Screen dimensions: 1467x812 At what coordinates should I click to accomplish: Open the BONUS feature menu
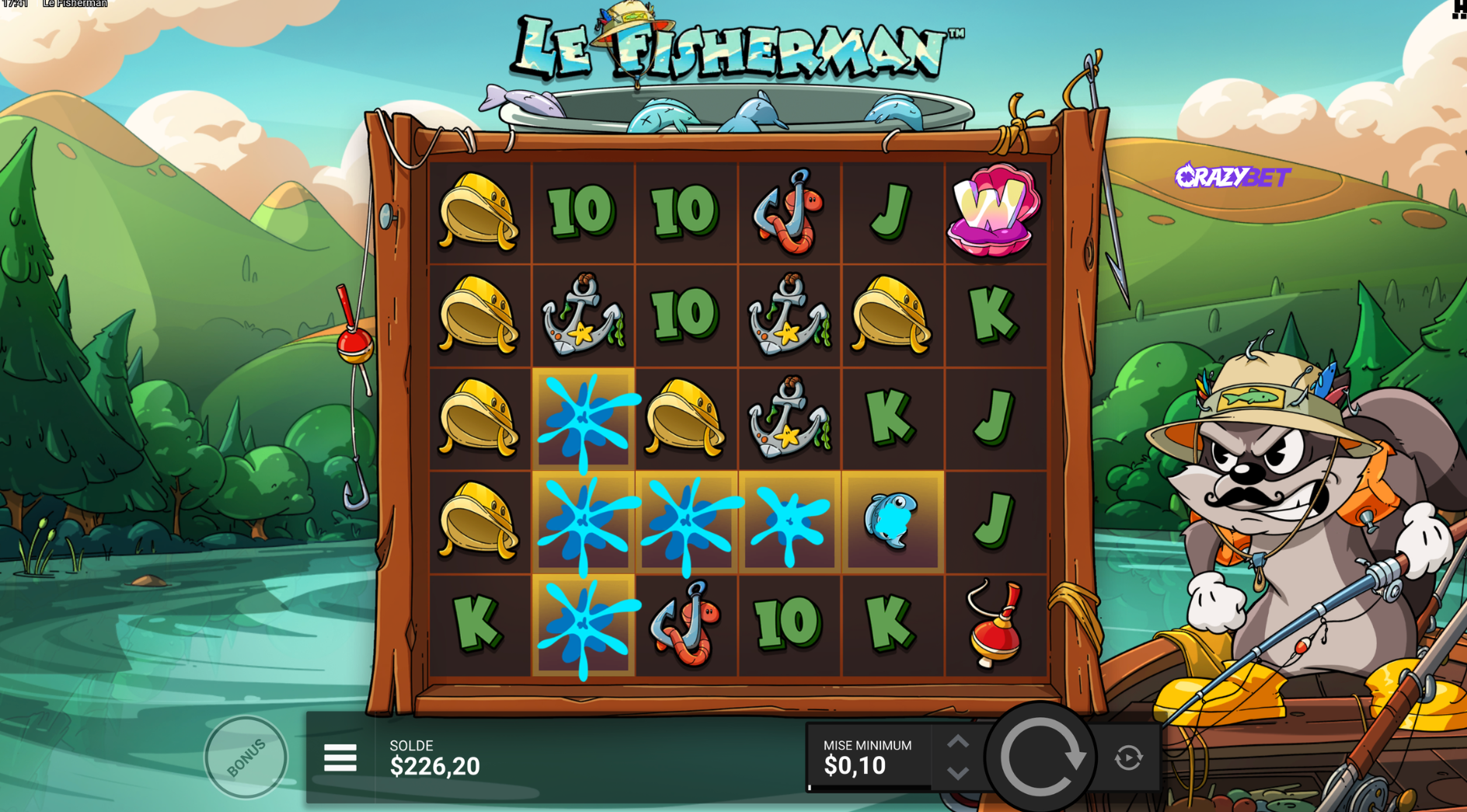click(x=246, y=757)
